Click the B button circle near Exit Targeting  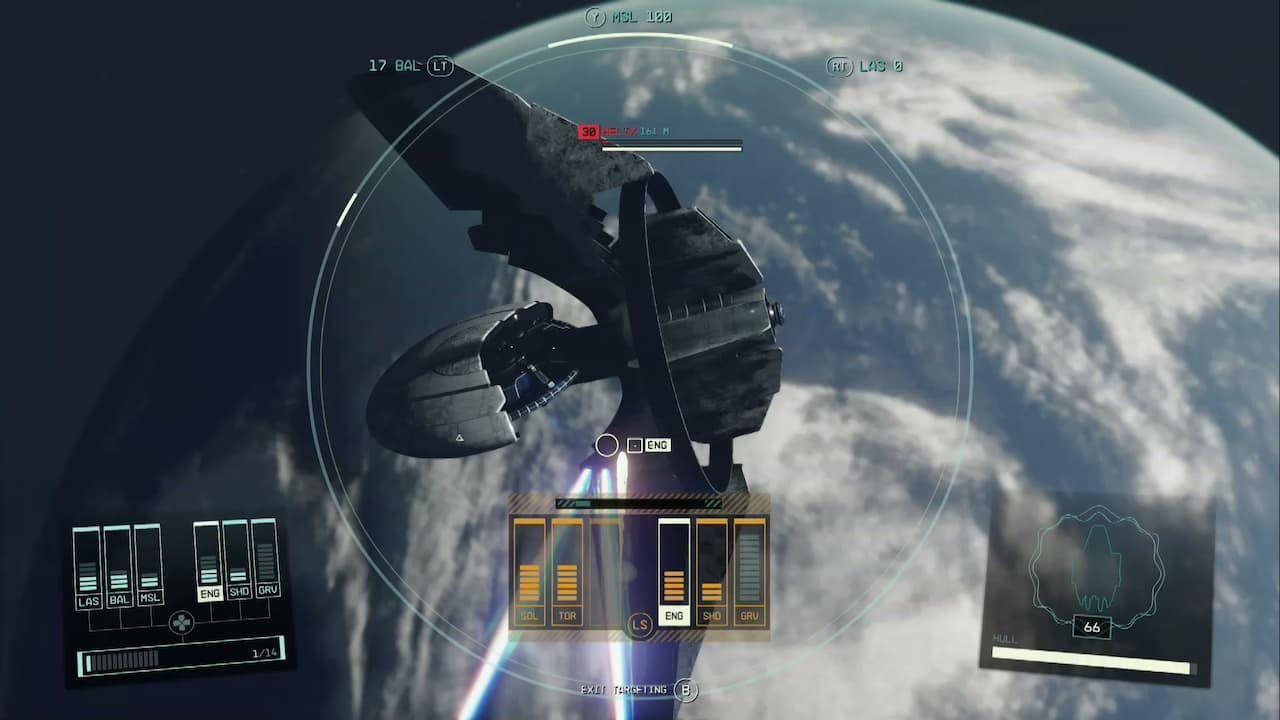click(688, 689)
